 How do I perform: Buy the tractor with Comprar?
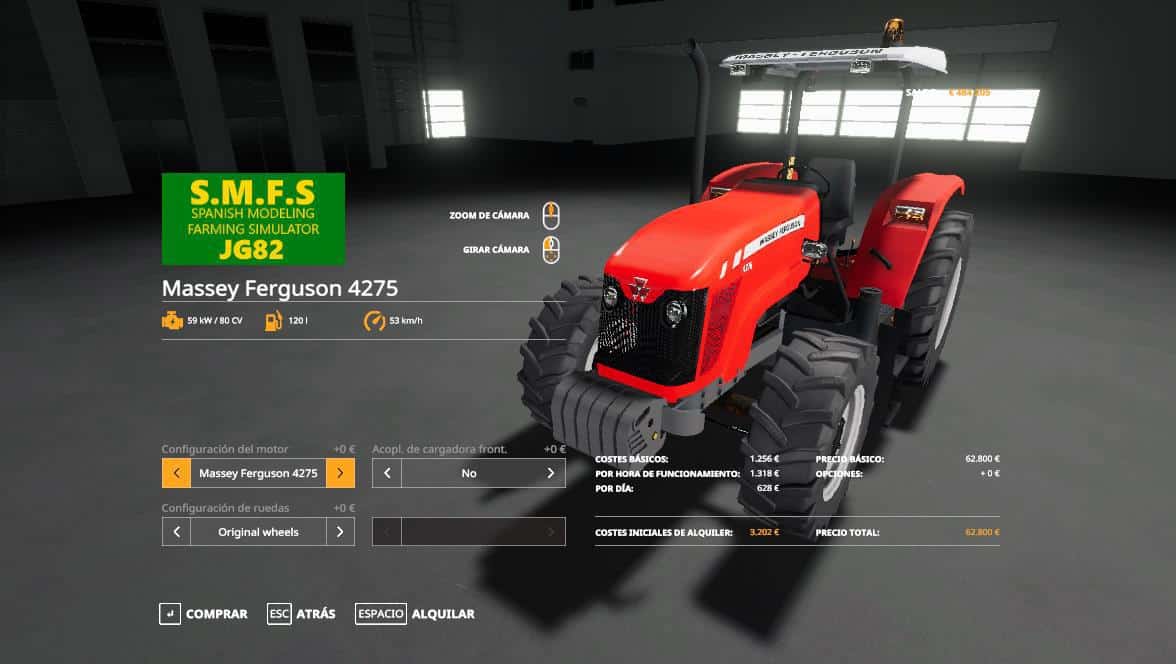(204, 614)
